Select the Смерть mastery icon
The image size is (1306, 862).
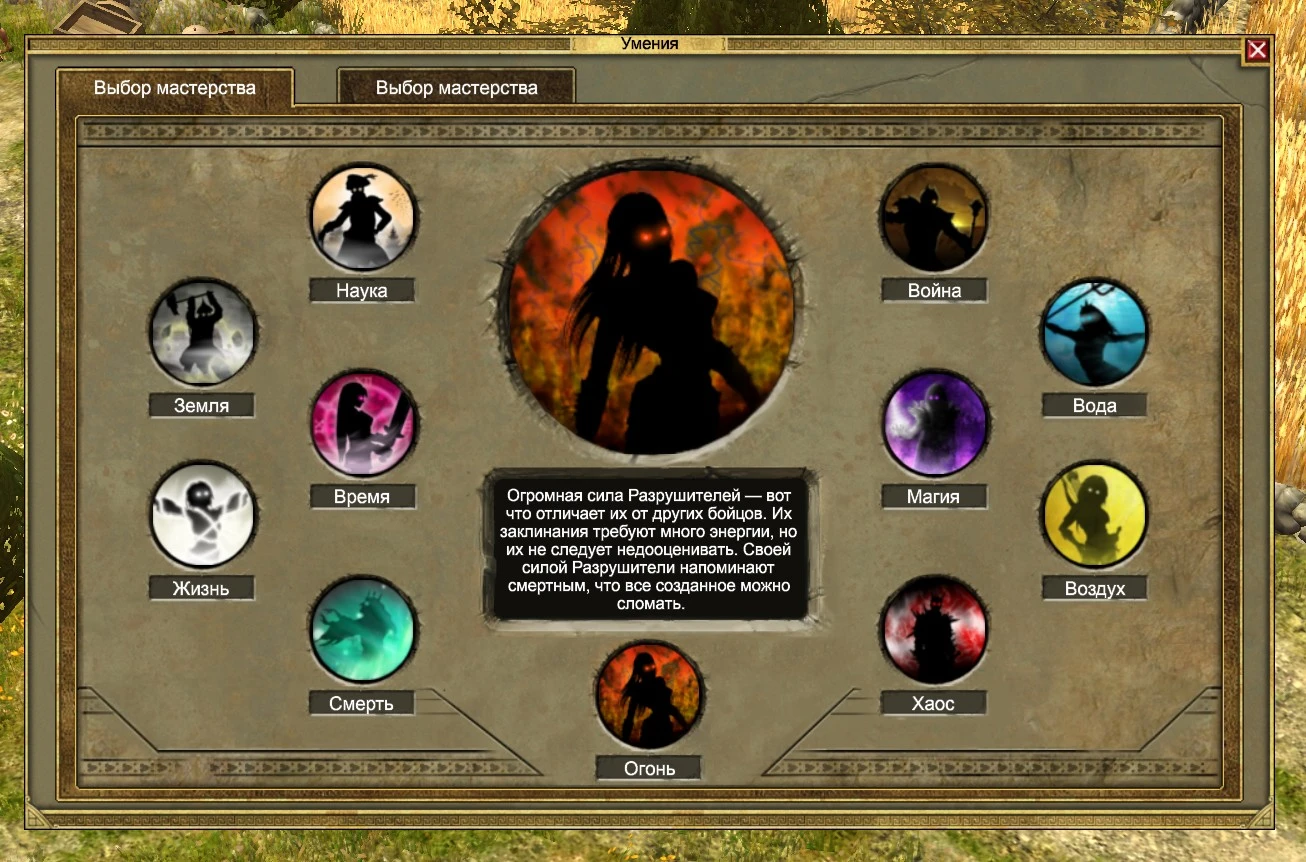[x=363, y=629]
